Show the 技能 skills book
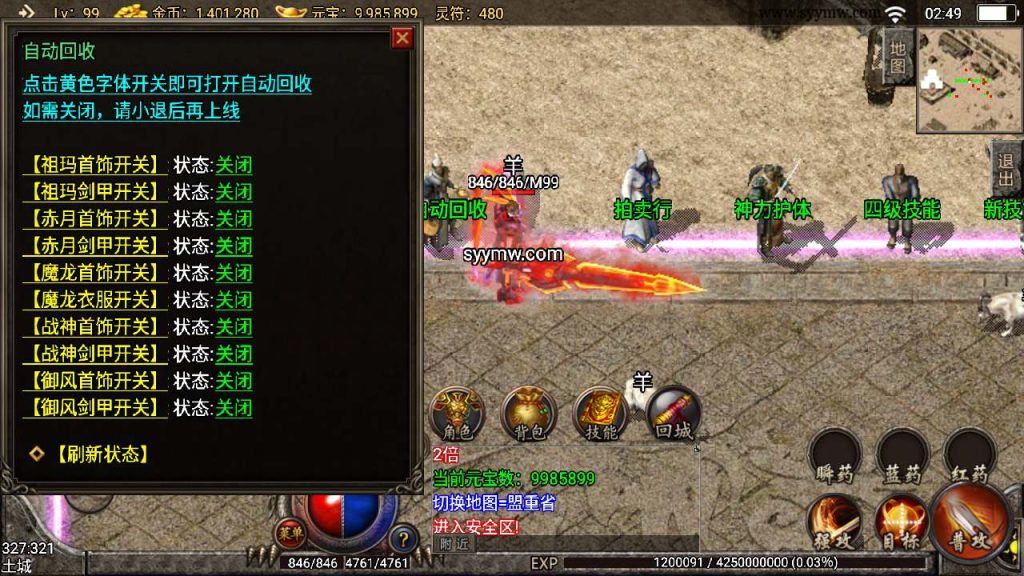This screenshot has height=576, width=1024. (x=601, y=413)
